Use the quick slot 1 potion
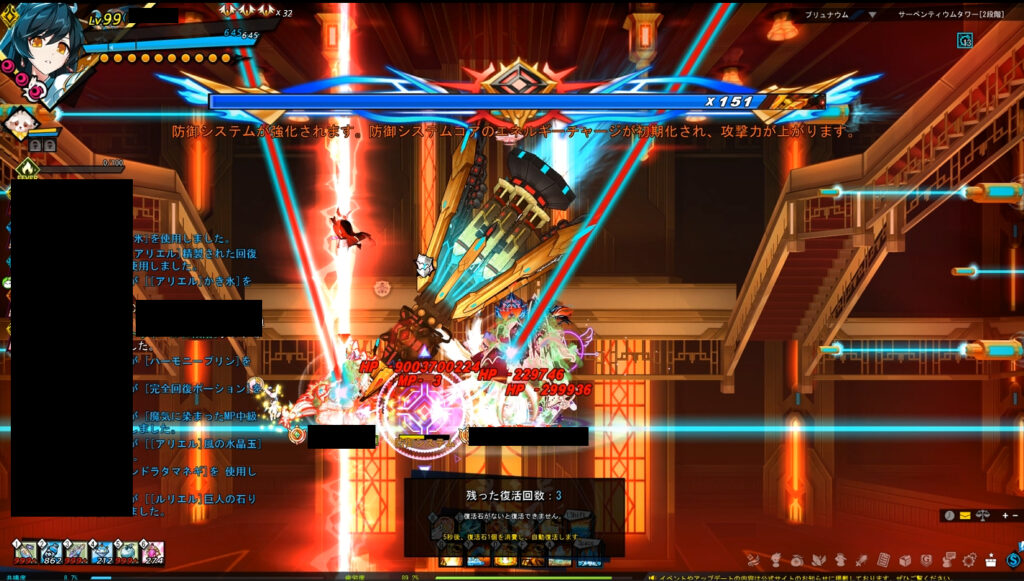The height and width of the screenshot is (581, 1024). (24, 552)
